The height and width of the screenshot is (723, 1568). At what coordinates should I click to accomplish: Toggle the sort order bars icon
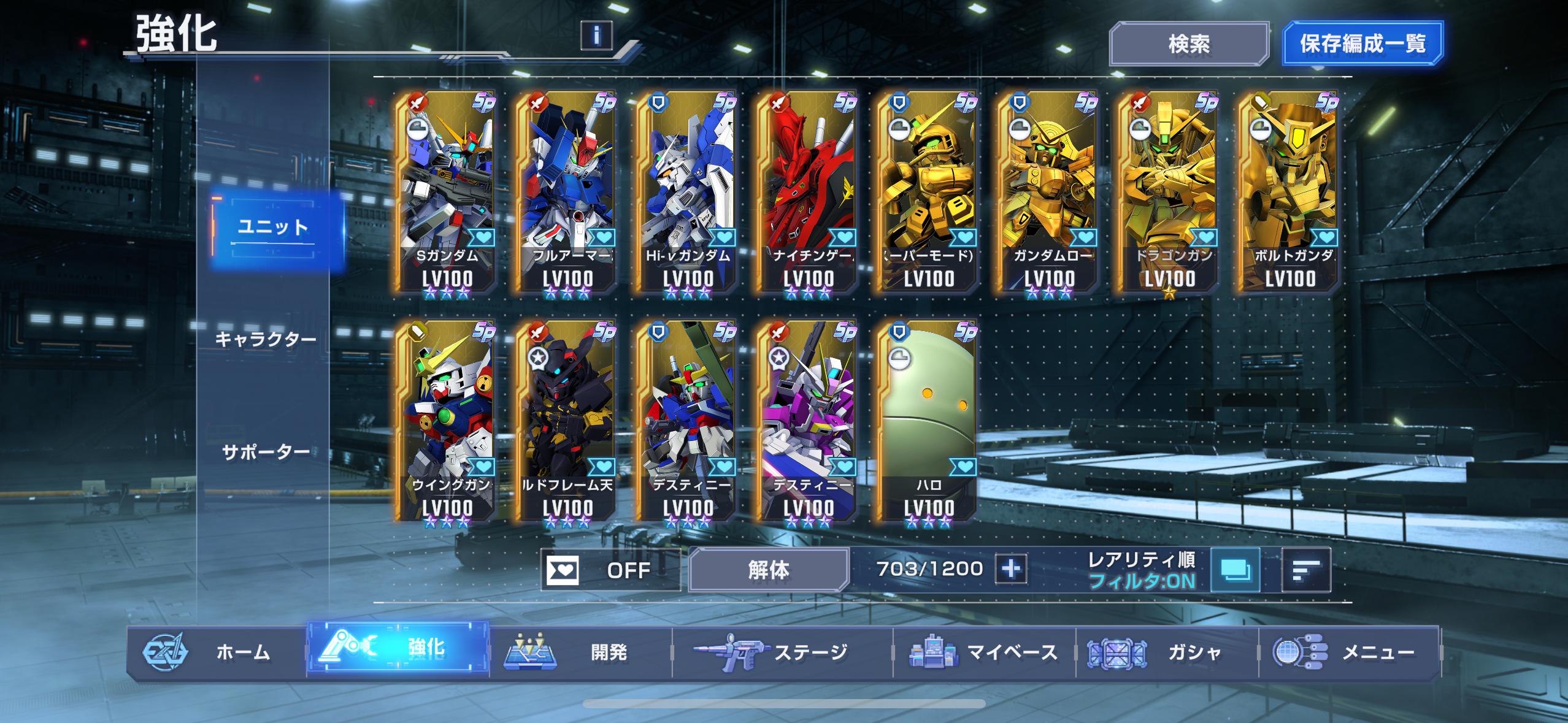pyautogui.click(x=1305, y=570)
